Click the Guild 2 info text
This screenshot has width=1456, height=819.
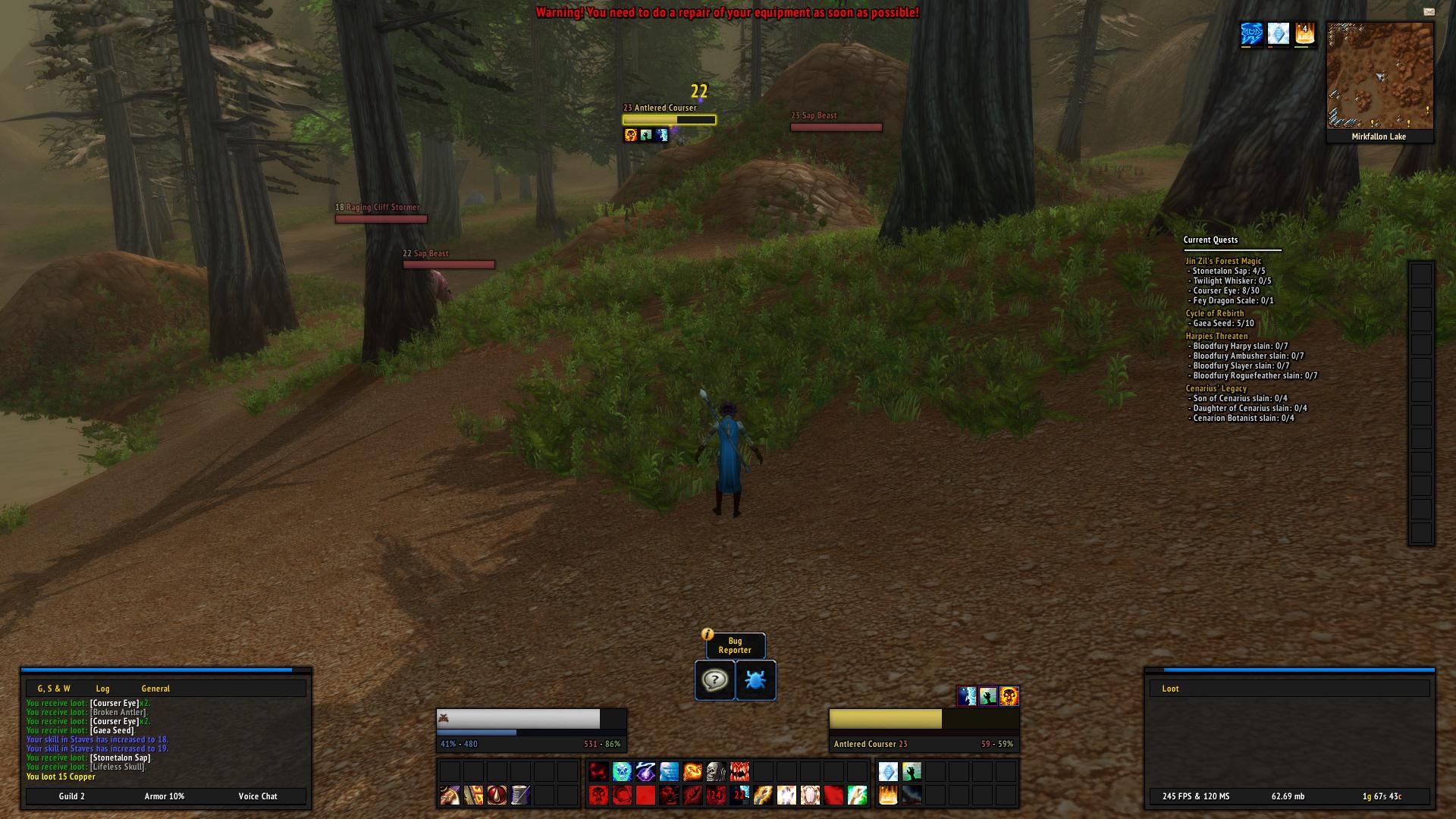pyautogui.click(x=72, y=796)
